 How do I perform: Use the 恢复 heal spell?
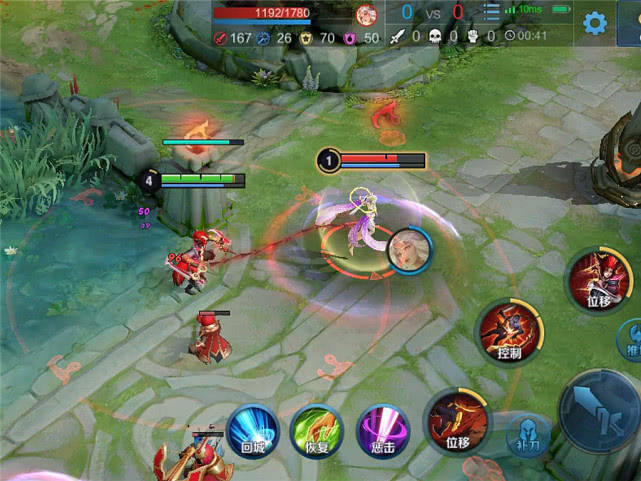pyautogui.click(x=316, y=432)
